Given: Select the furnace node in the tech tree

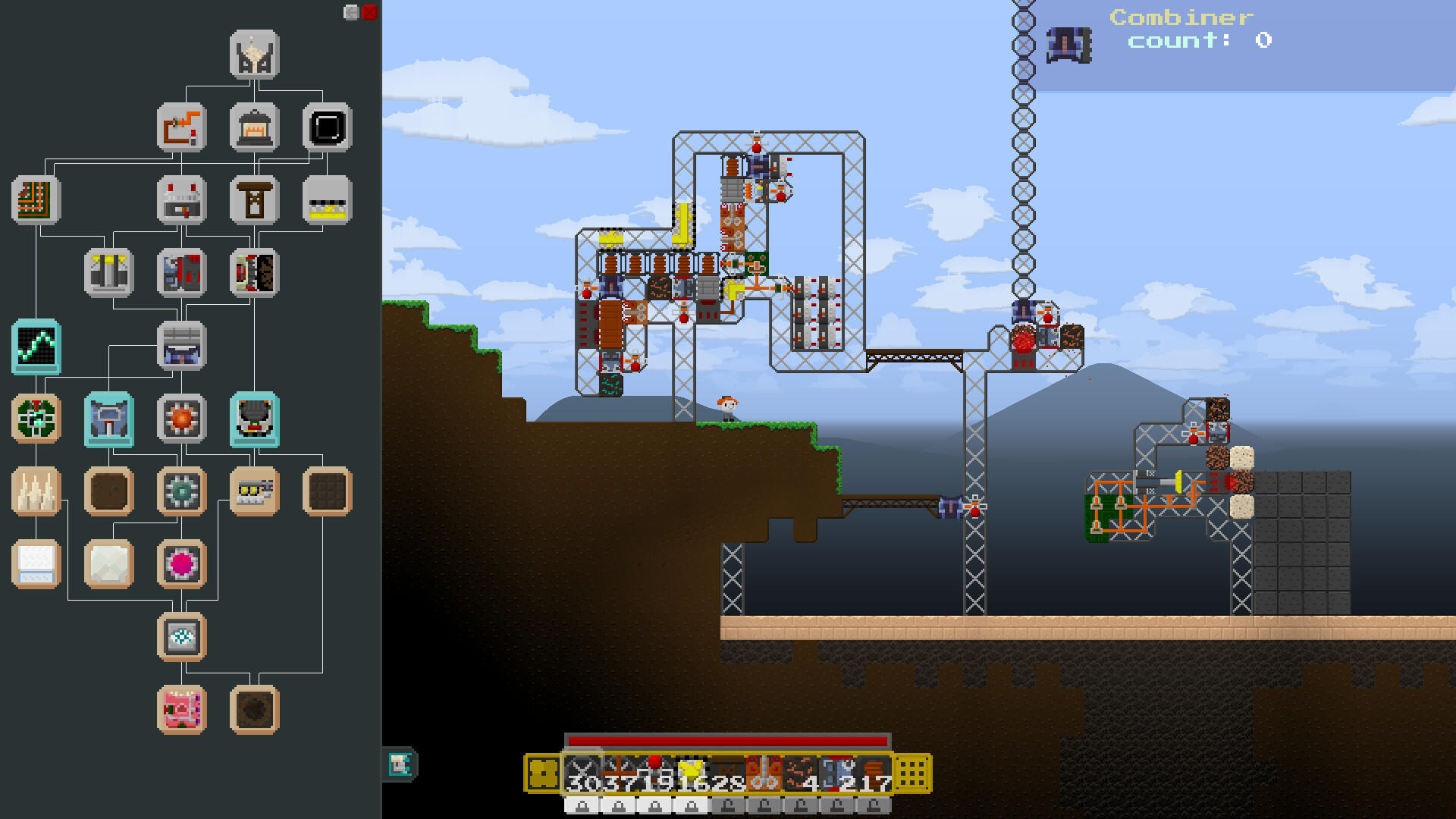Looking at the screenshot, I should pos(254,127).
